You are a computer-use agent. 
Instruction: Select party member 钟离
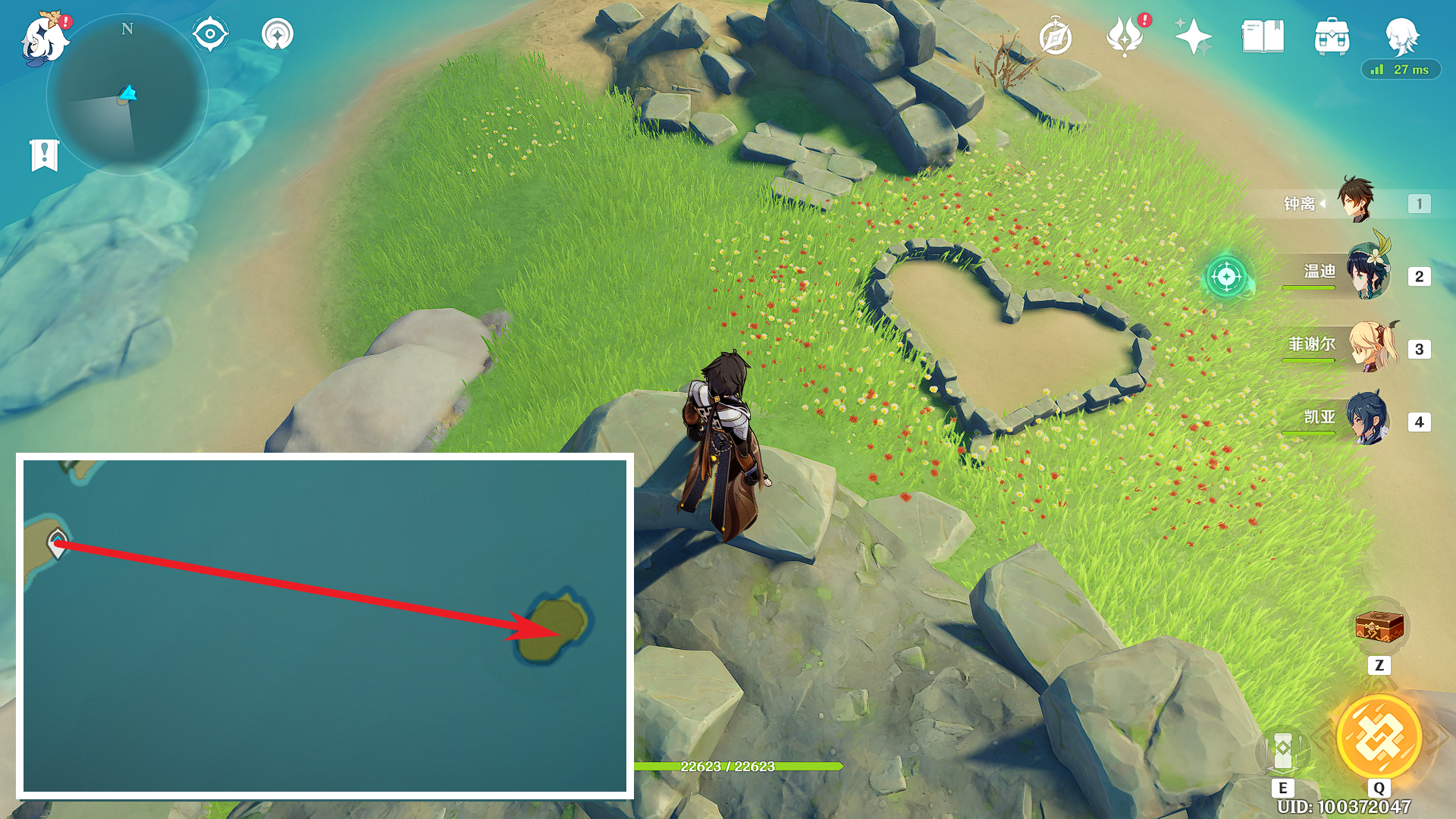tap(1355, 201)
